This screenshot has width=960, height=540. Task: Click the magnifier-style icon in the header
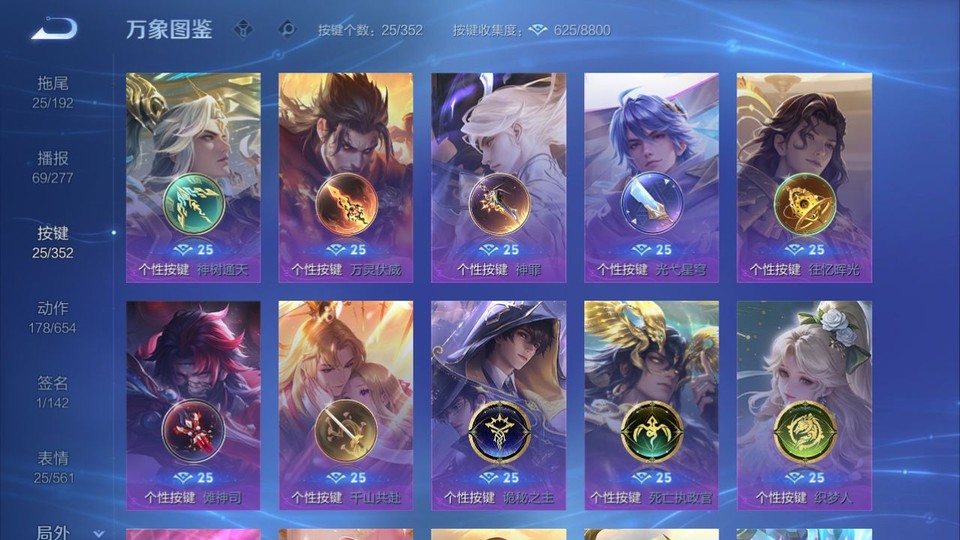(x=287, y=29)
